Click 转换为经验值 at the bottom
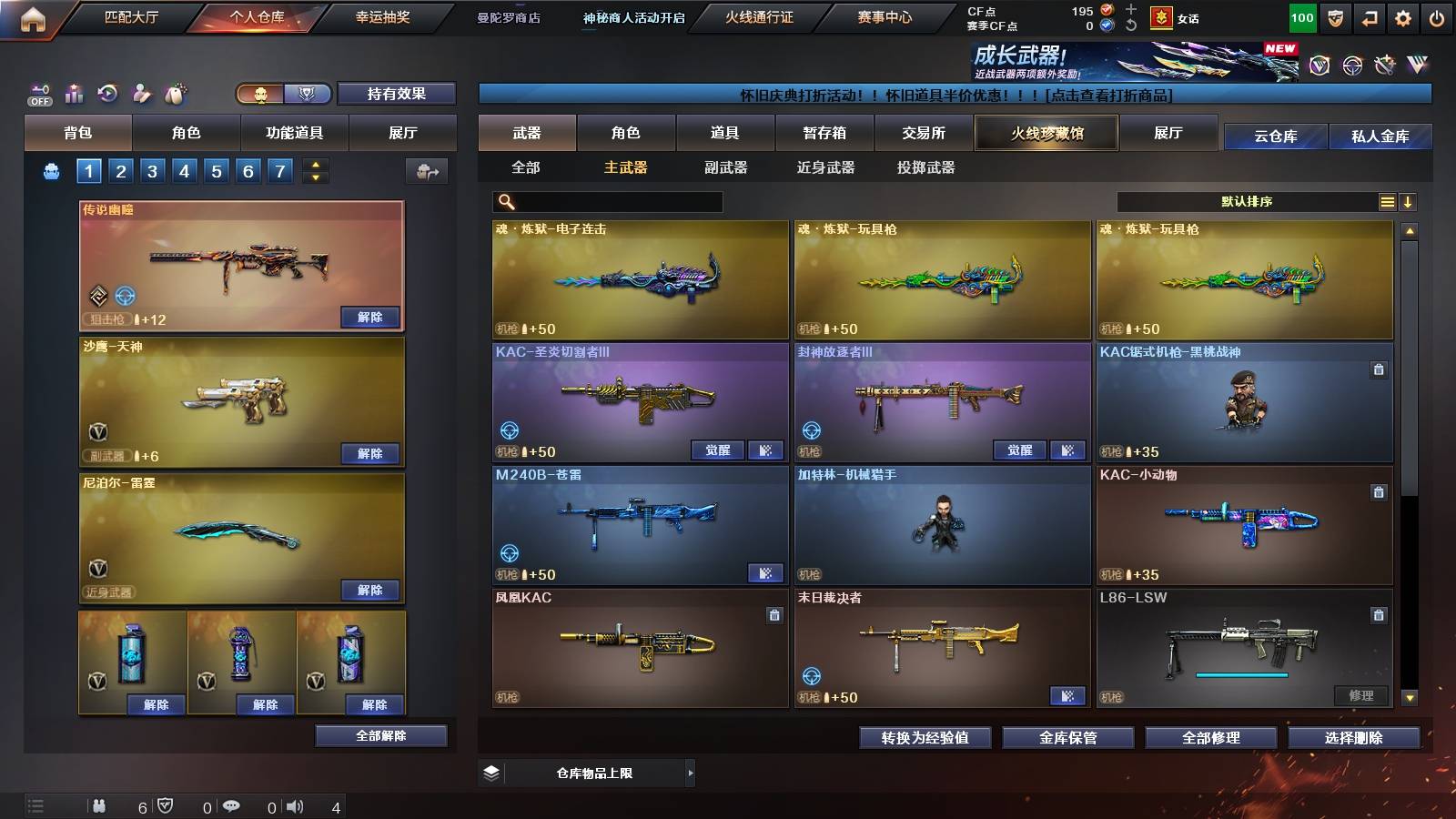 point(925,738)
